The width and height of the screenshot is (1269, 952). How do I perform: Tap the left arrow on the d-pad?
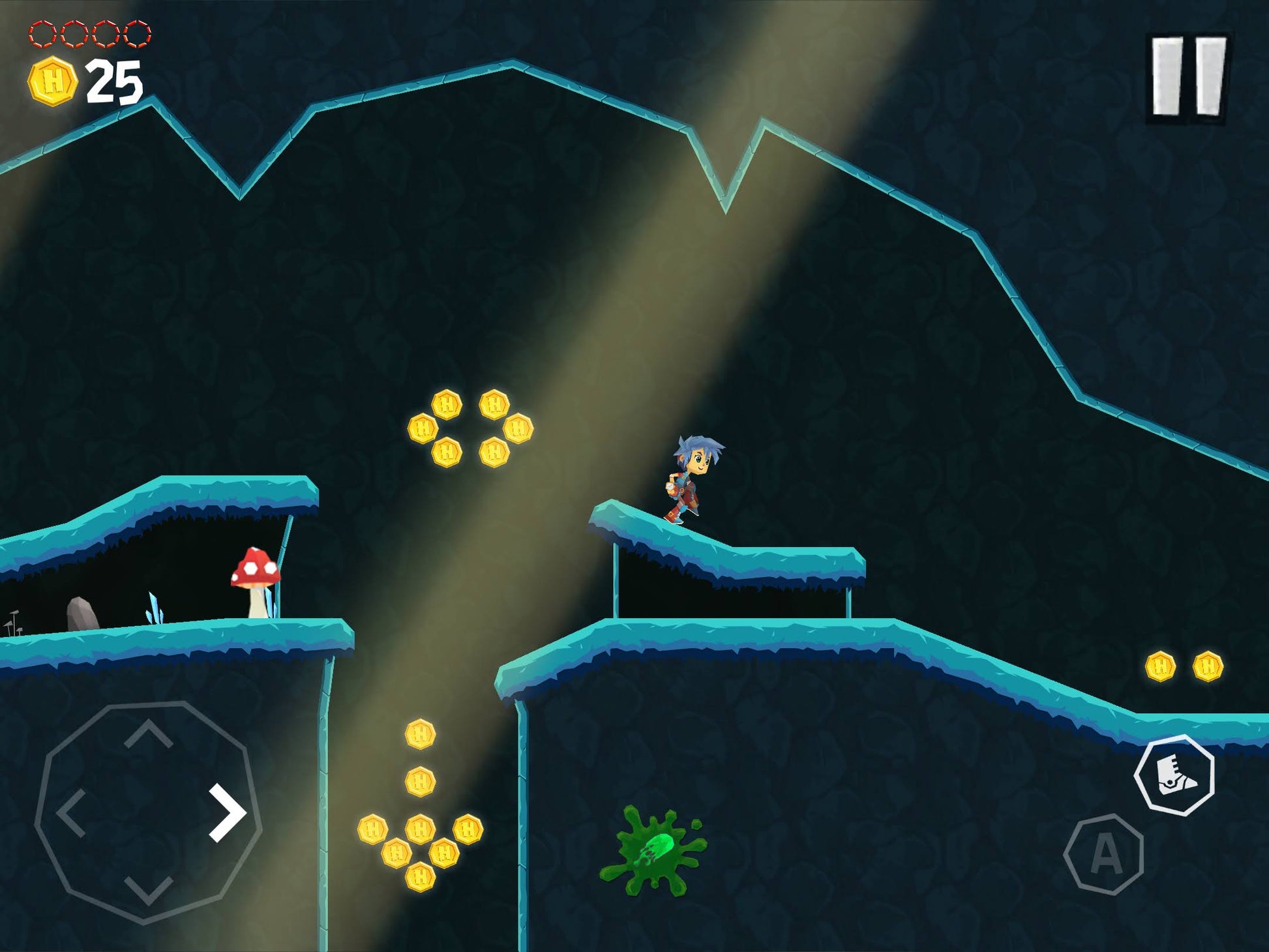click(72, 812)
